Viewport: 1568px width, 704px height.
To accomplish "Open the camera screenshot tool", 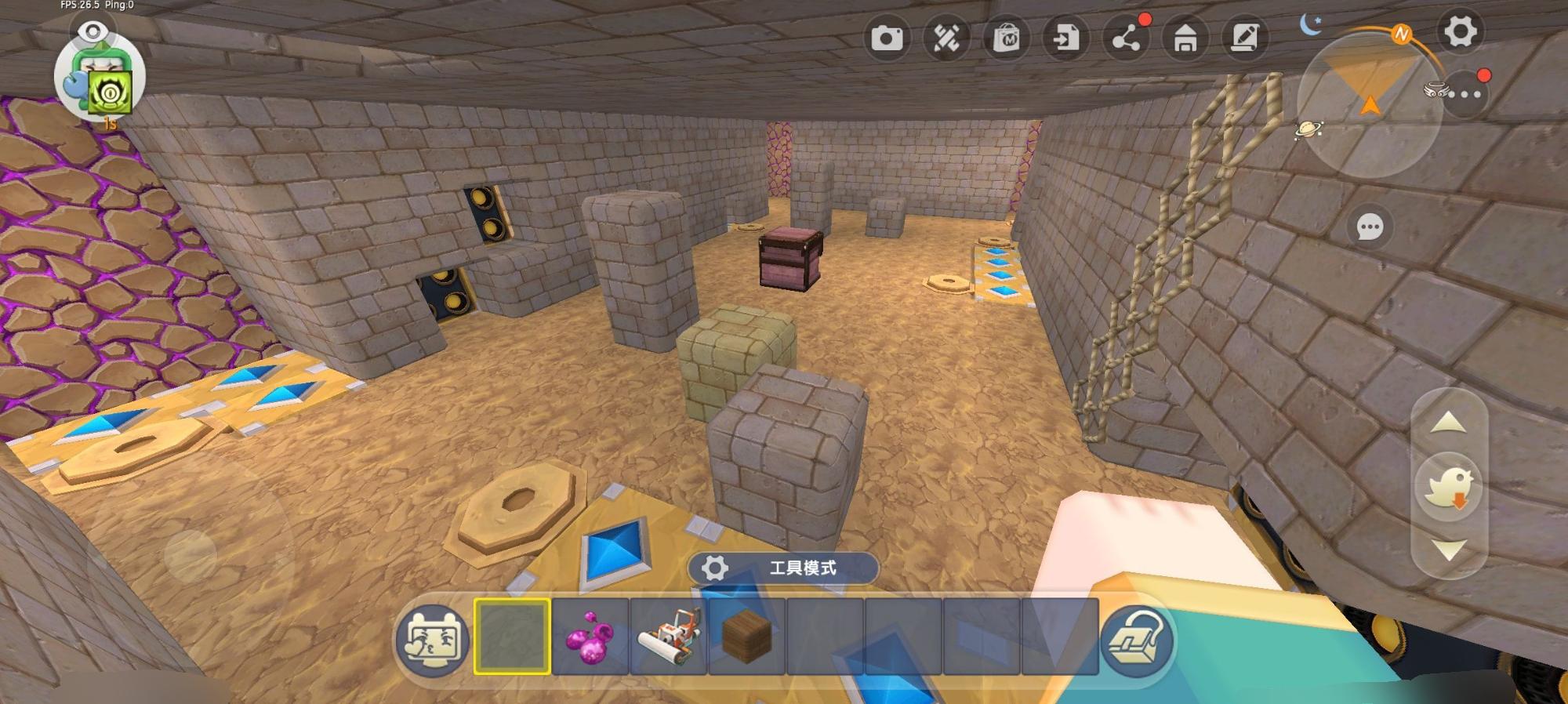I will click(887, 38).
